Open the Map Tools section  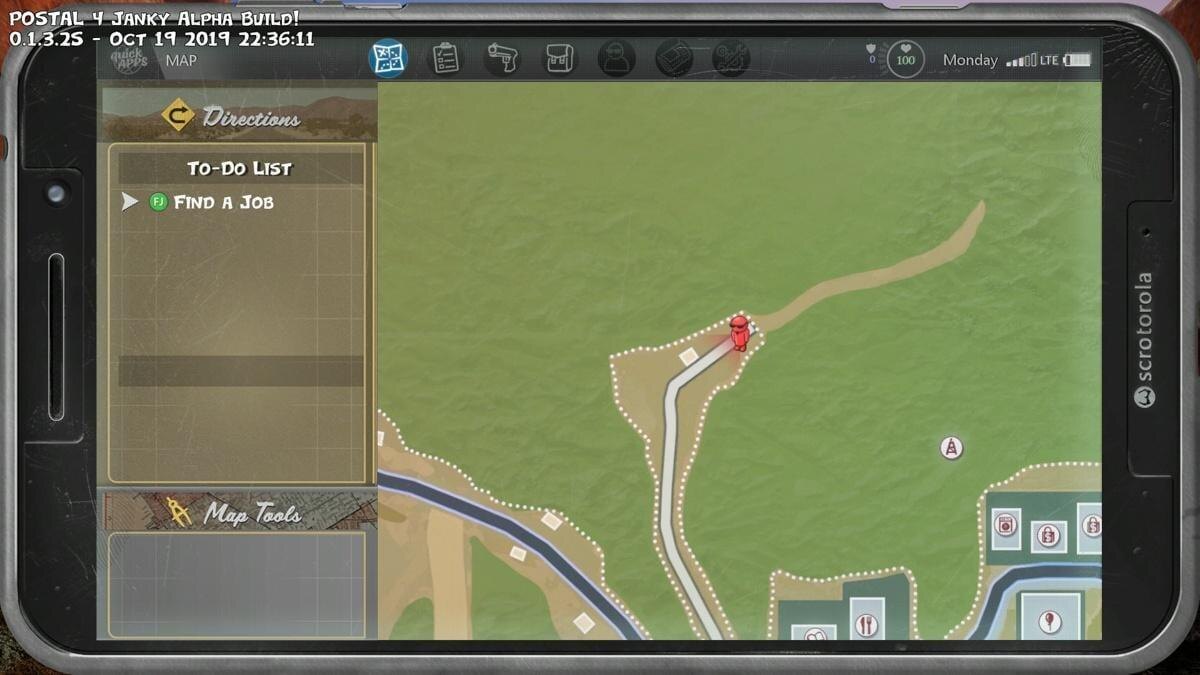238,513
